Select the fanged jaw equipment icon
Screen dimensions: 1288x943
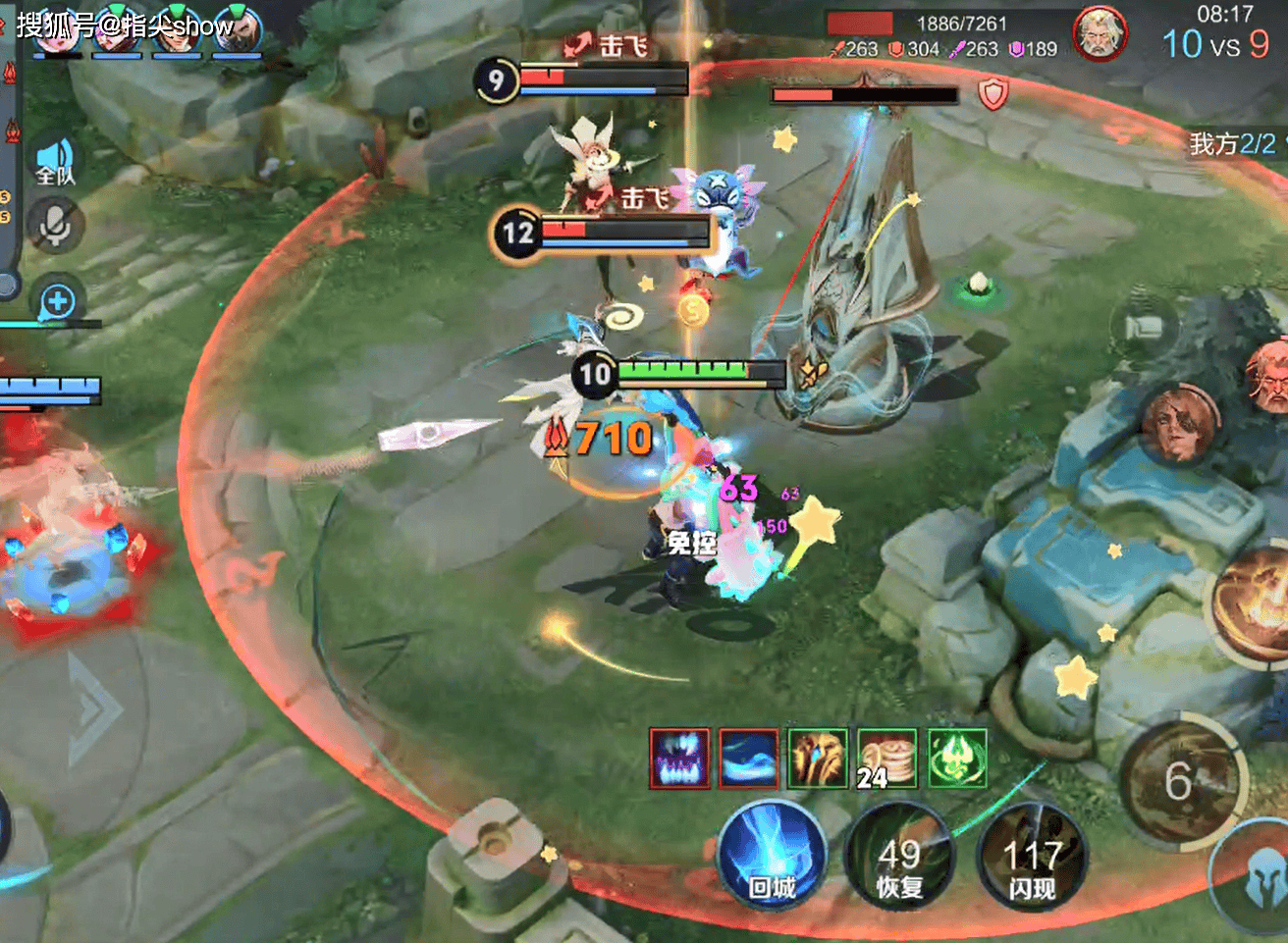point(679,759)
